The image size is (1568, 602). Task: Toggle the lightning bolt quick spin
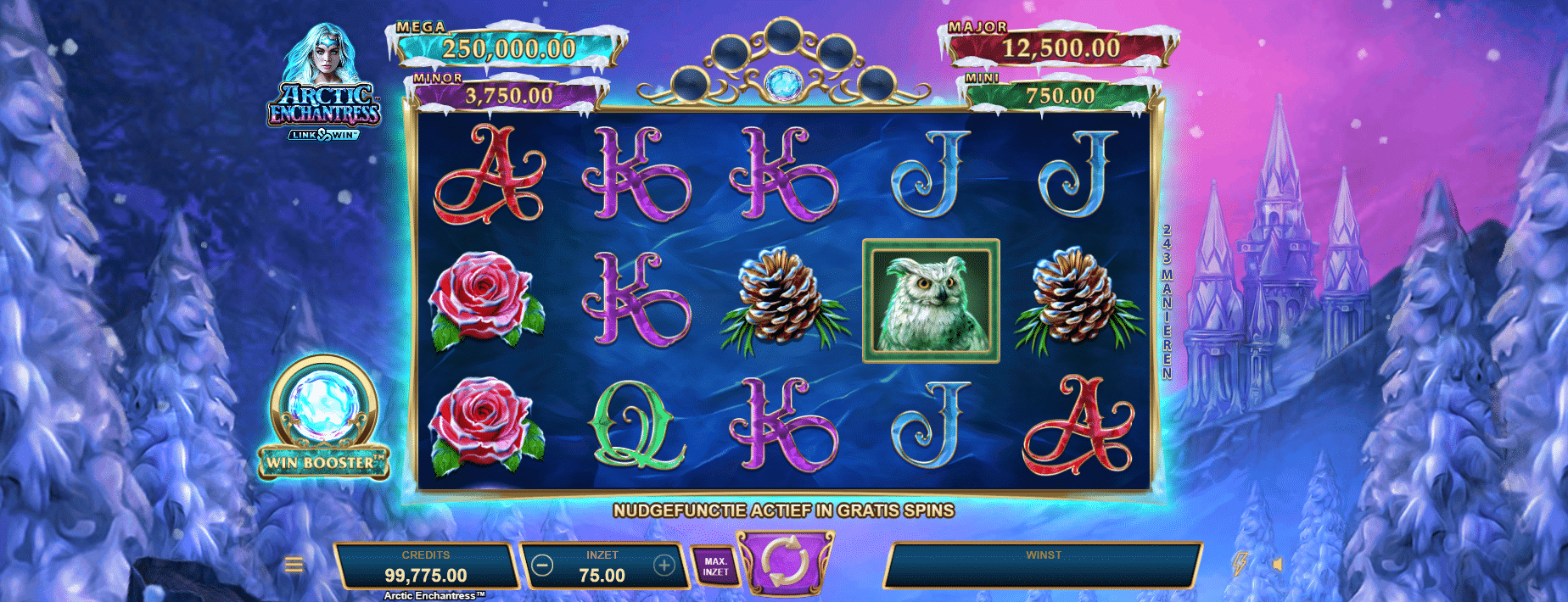[1240, 565]
